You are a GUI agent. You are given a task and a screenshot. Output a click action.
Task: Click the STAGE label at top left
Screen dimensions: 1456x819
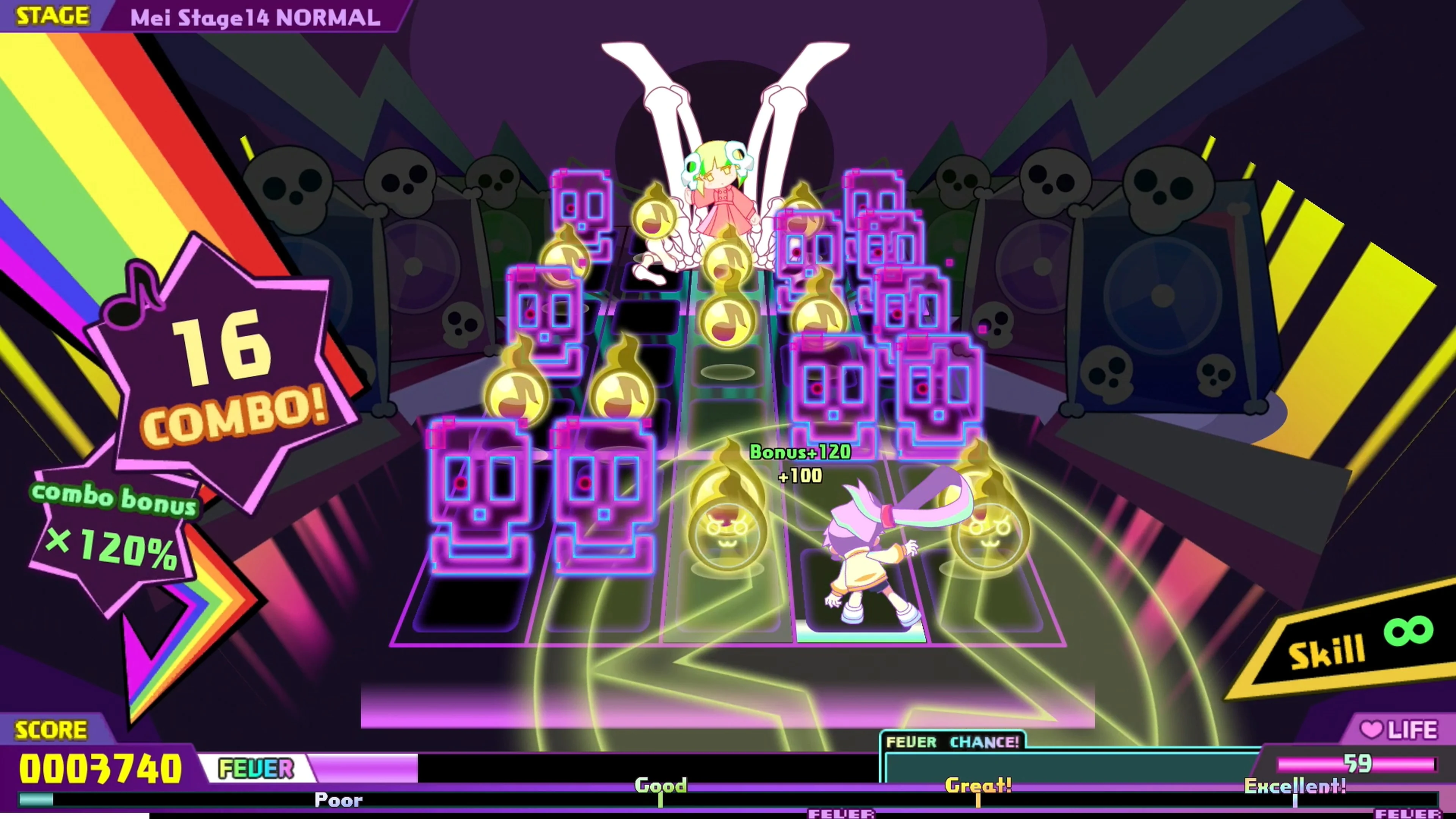point(51,16)
